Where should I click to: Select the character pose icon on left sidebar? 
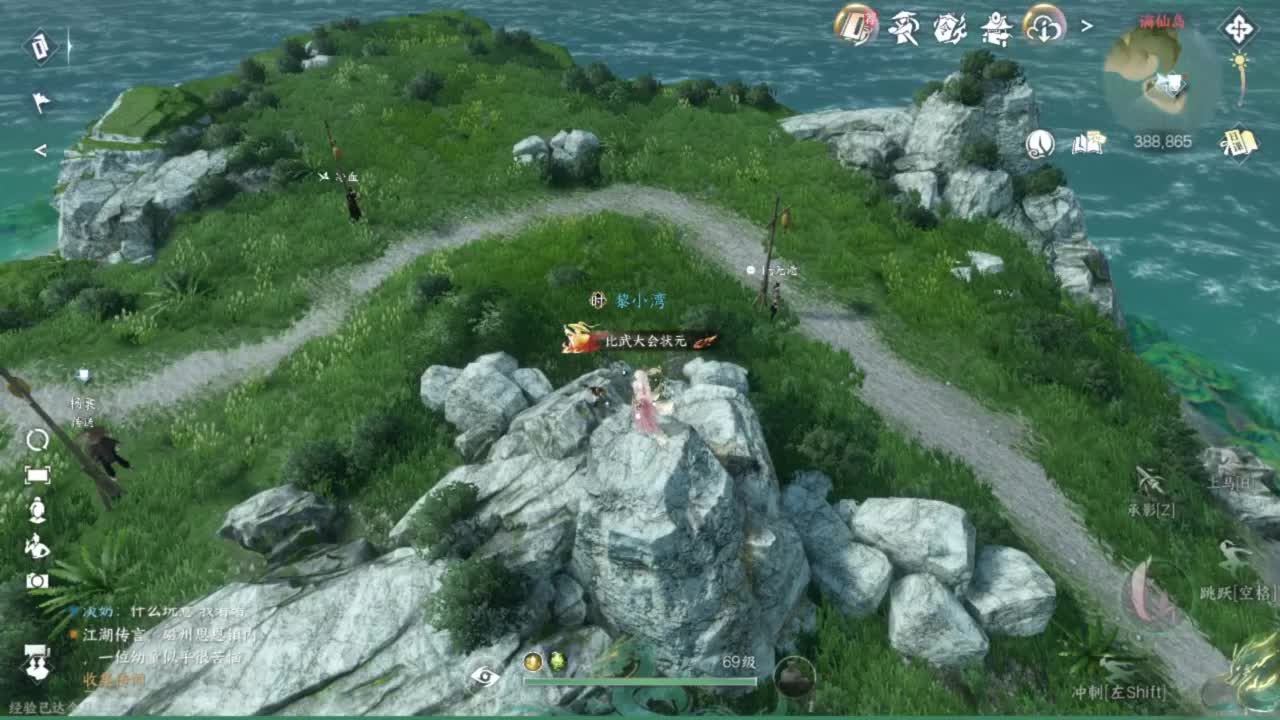tap(36, 546)
